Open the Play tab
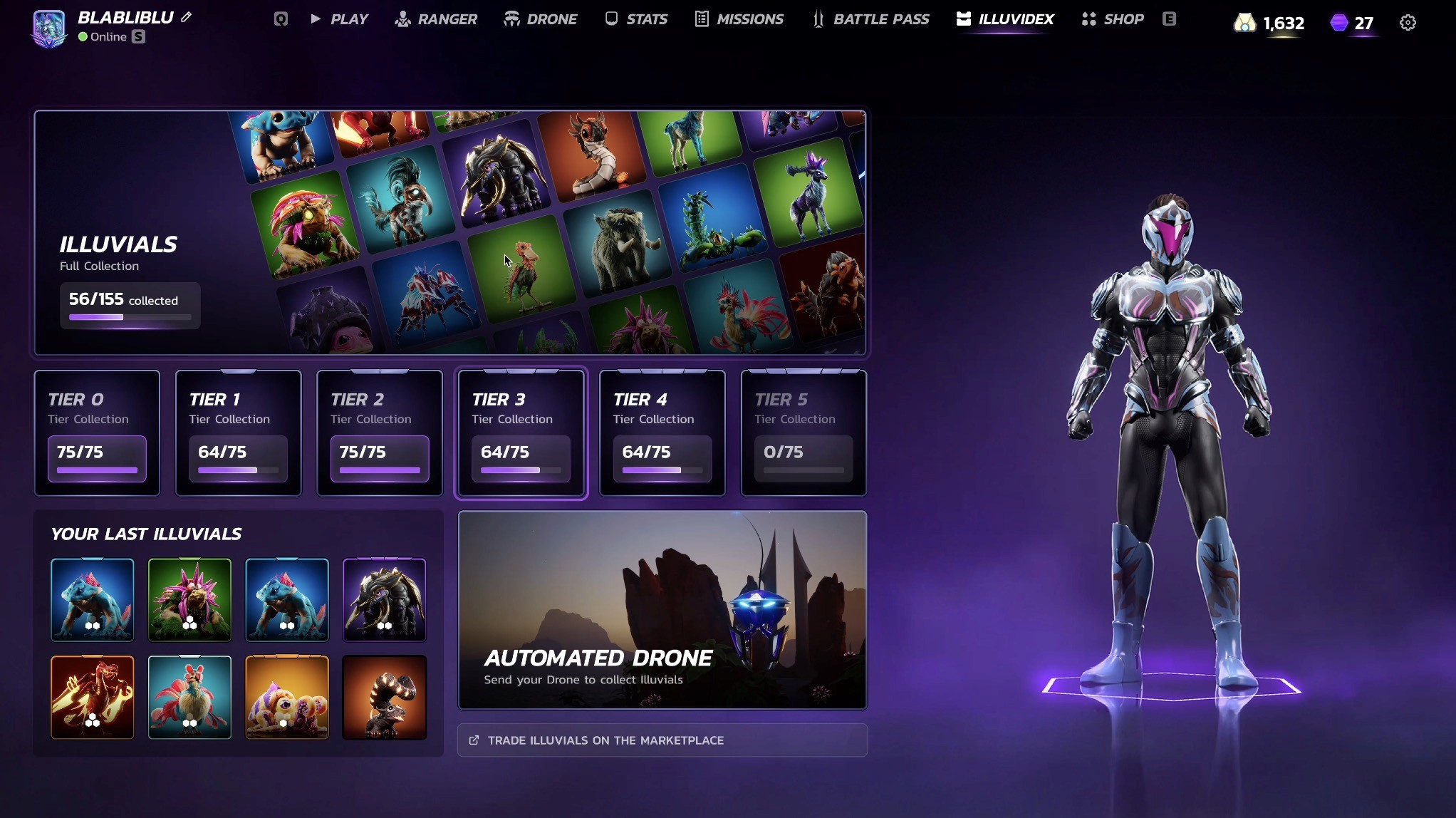 click(340, 19)
